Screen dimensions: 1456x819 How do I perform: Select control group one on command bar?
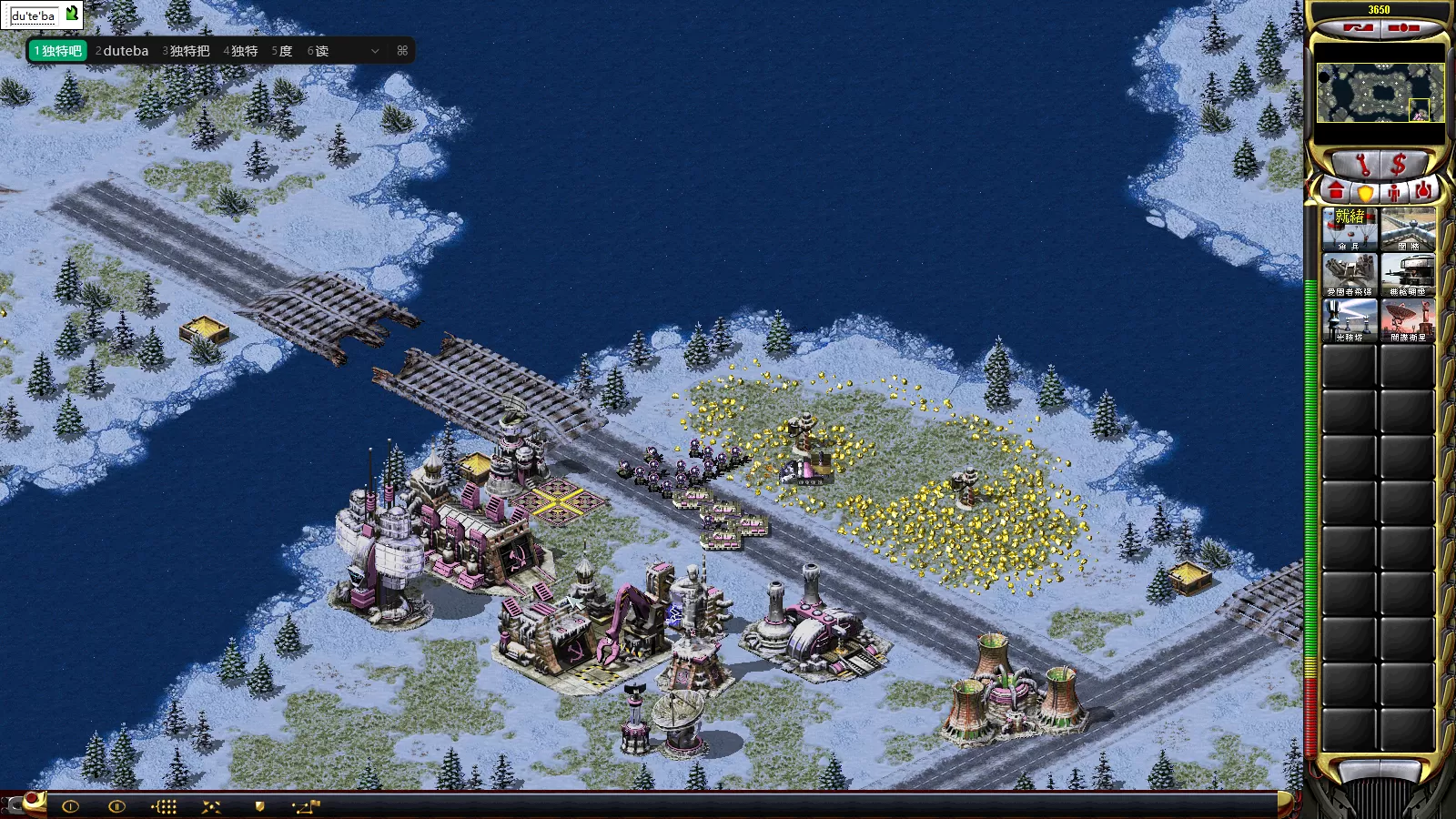coord(70,806)
